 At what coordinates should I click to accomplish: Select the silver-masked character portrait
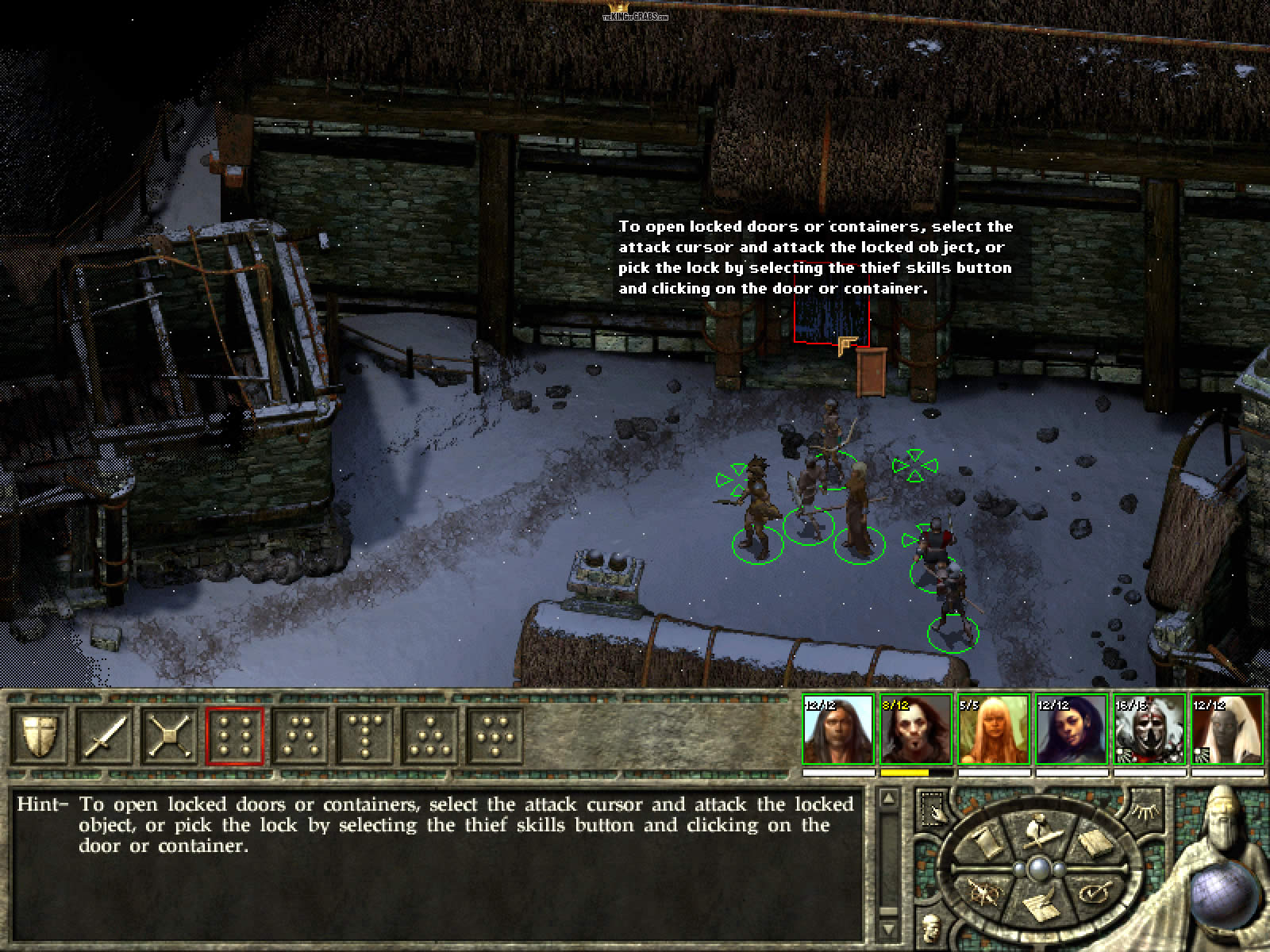(1148, 730)
